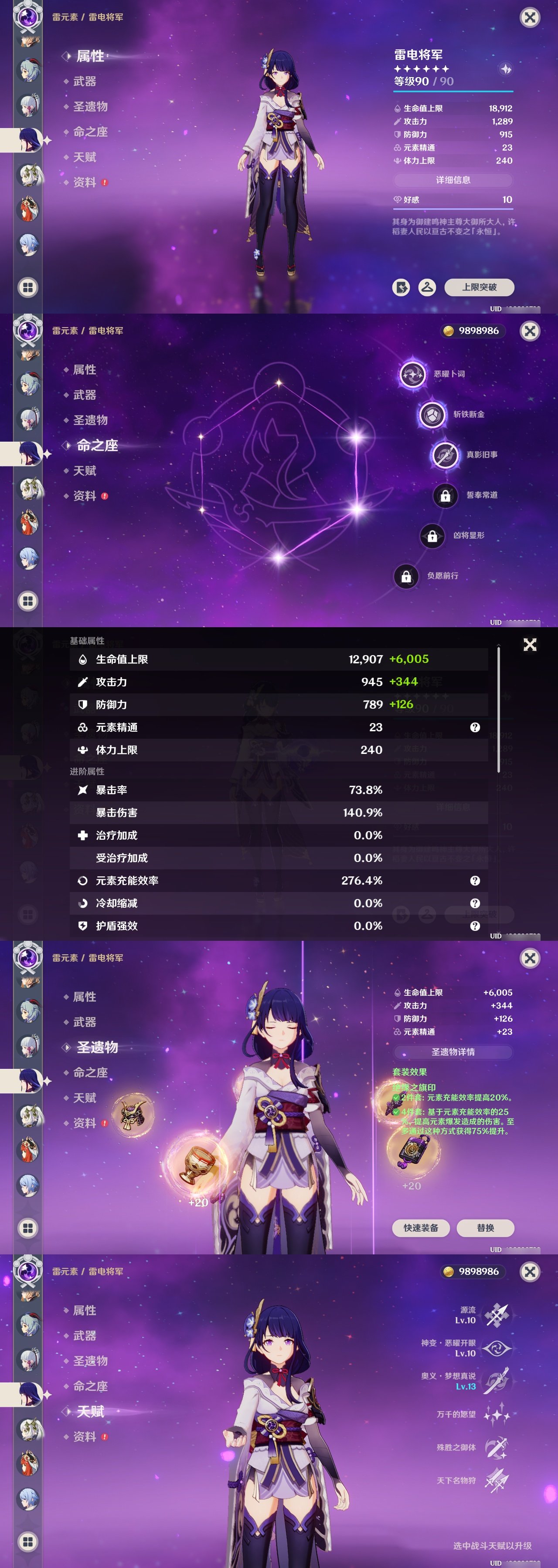Click the 详细信息 button
Screen dimensions: 558x1568
click(x=454, y=180)
